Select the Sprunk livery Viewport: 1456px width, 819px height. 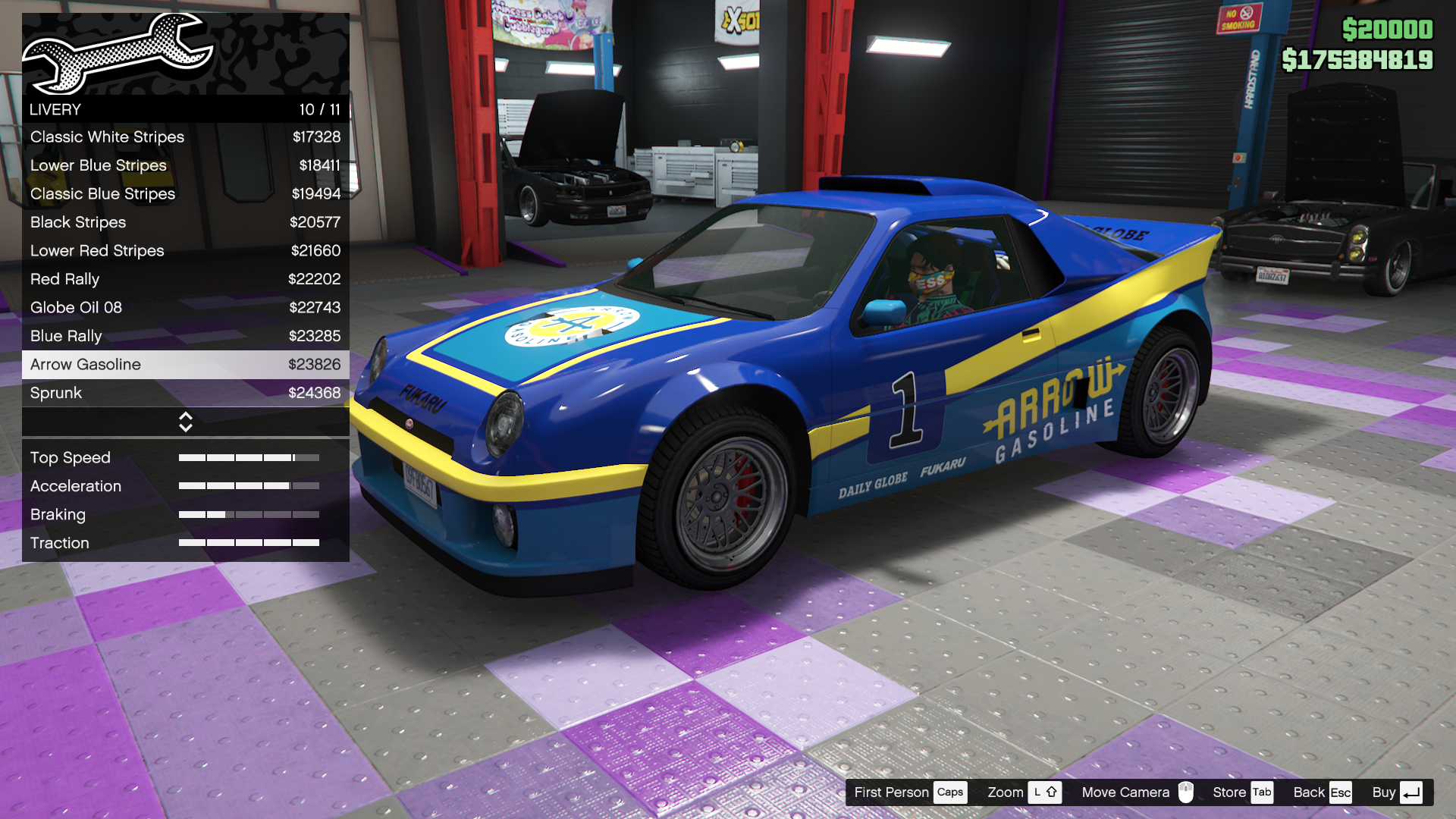(185, 393)
